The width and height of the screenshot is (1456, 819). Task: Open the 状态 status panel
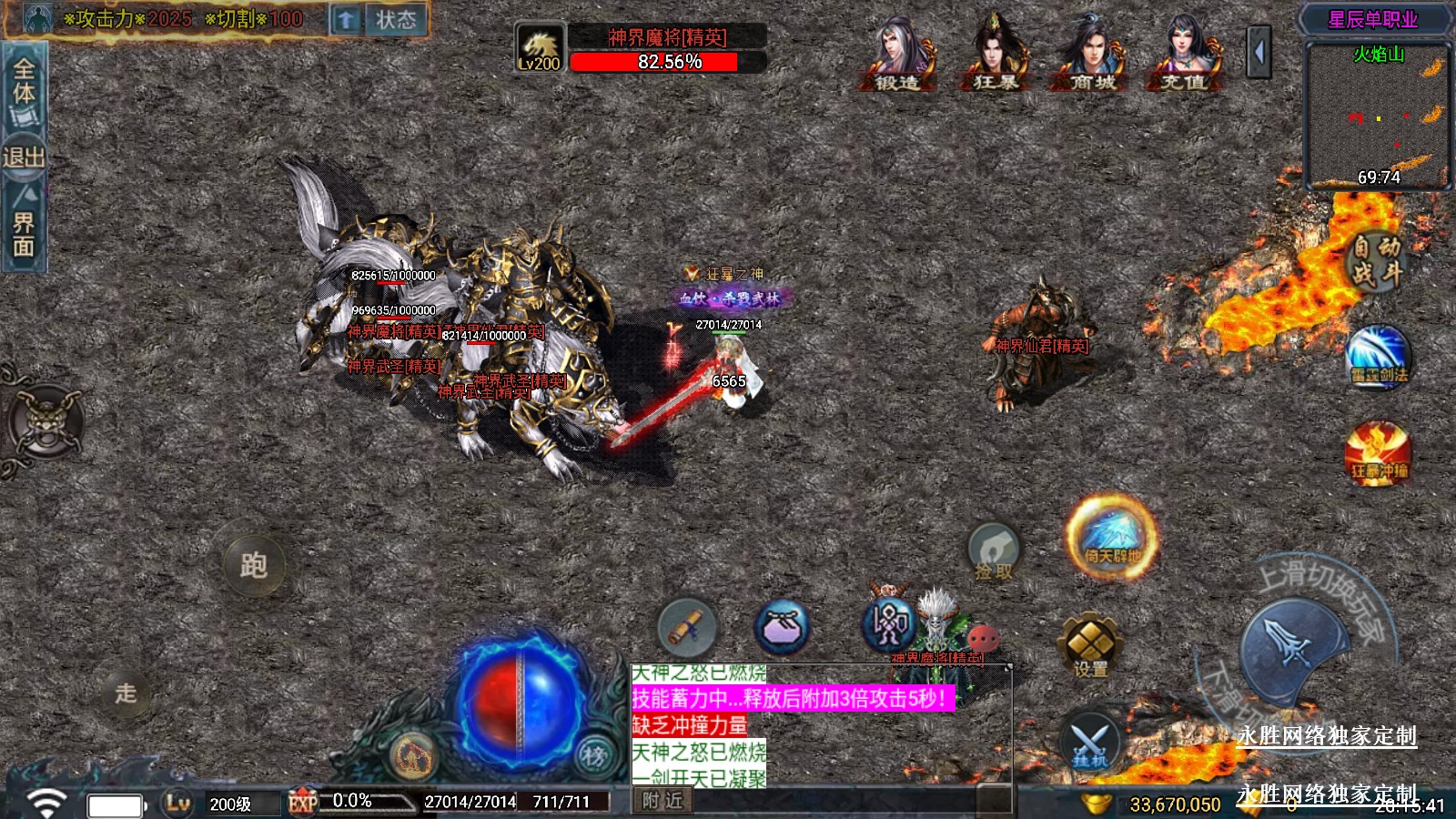click(395, 19)
